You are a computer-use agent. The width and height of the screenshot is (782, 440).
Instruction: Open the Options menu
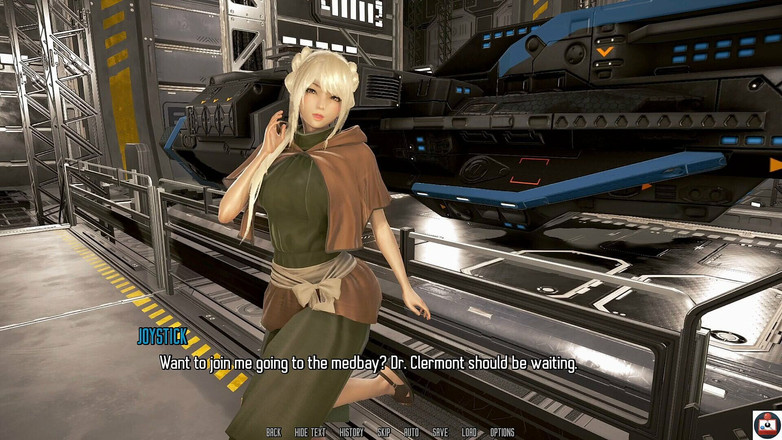pos(502,433)
